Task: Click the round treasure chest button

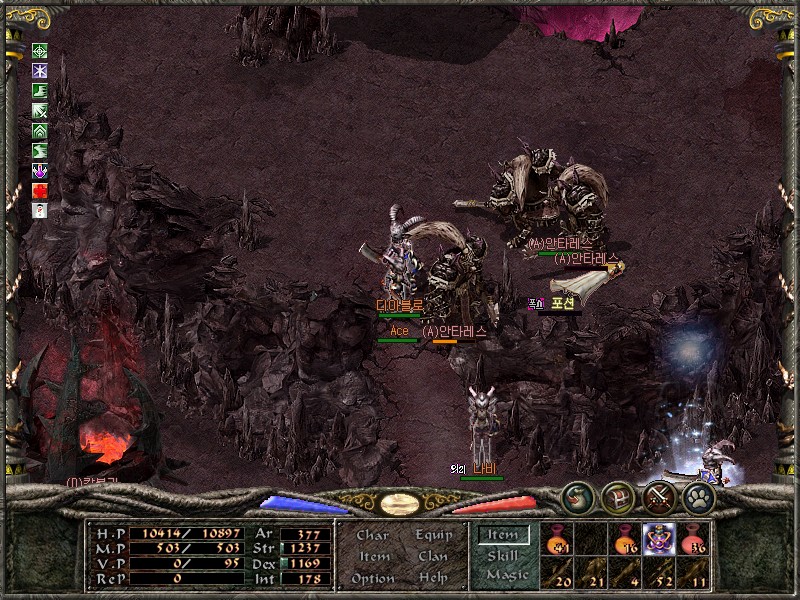Action: pos(618,497)
